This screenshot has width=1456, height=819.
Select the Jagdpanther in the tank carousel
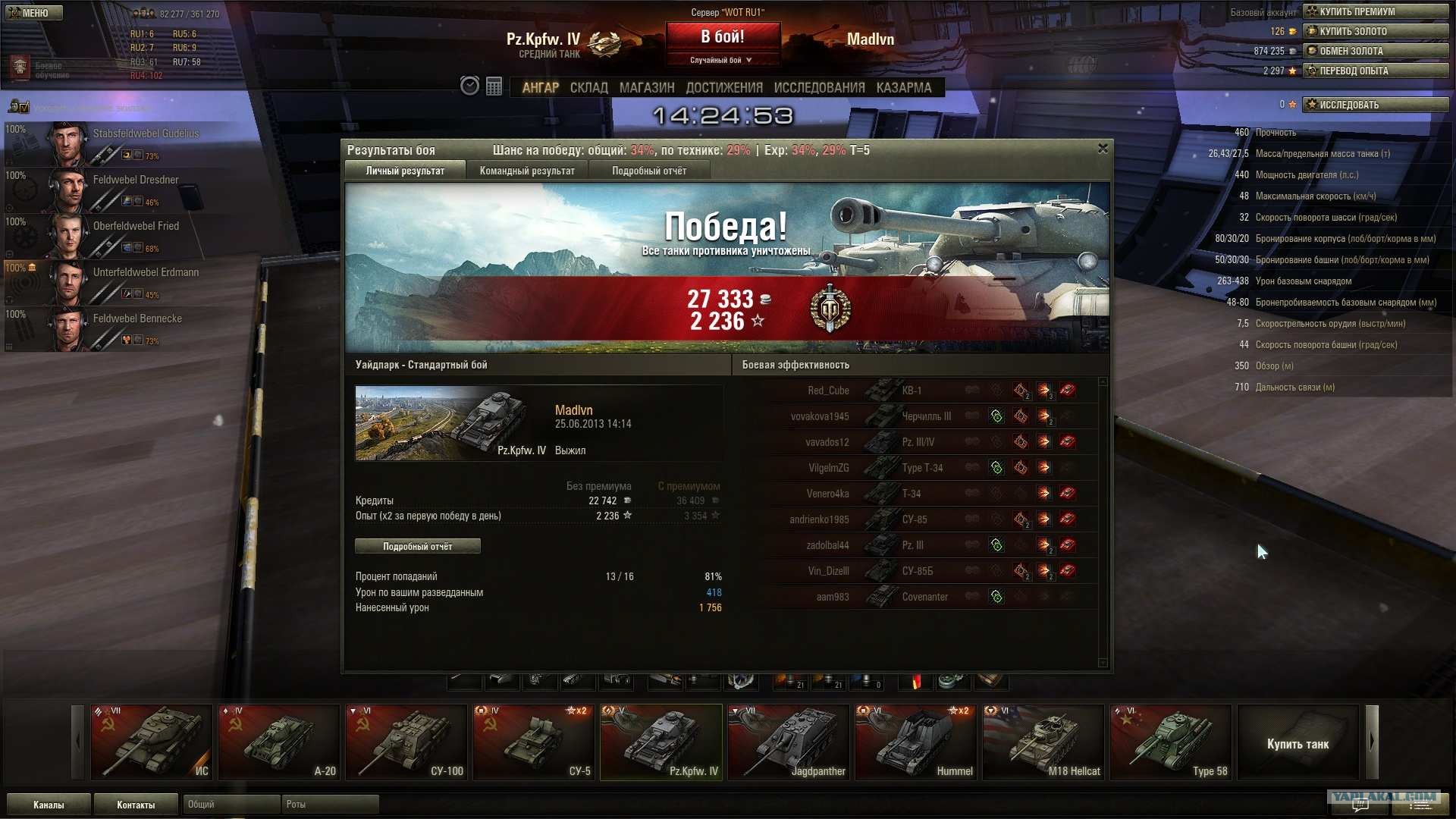788,742
